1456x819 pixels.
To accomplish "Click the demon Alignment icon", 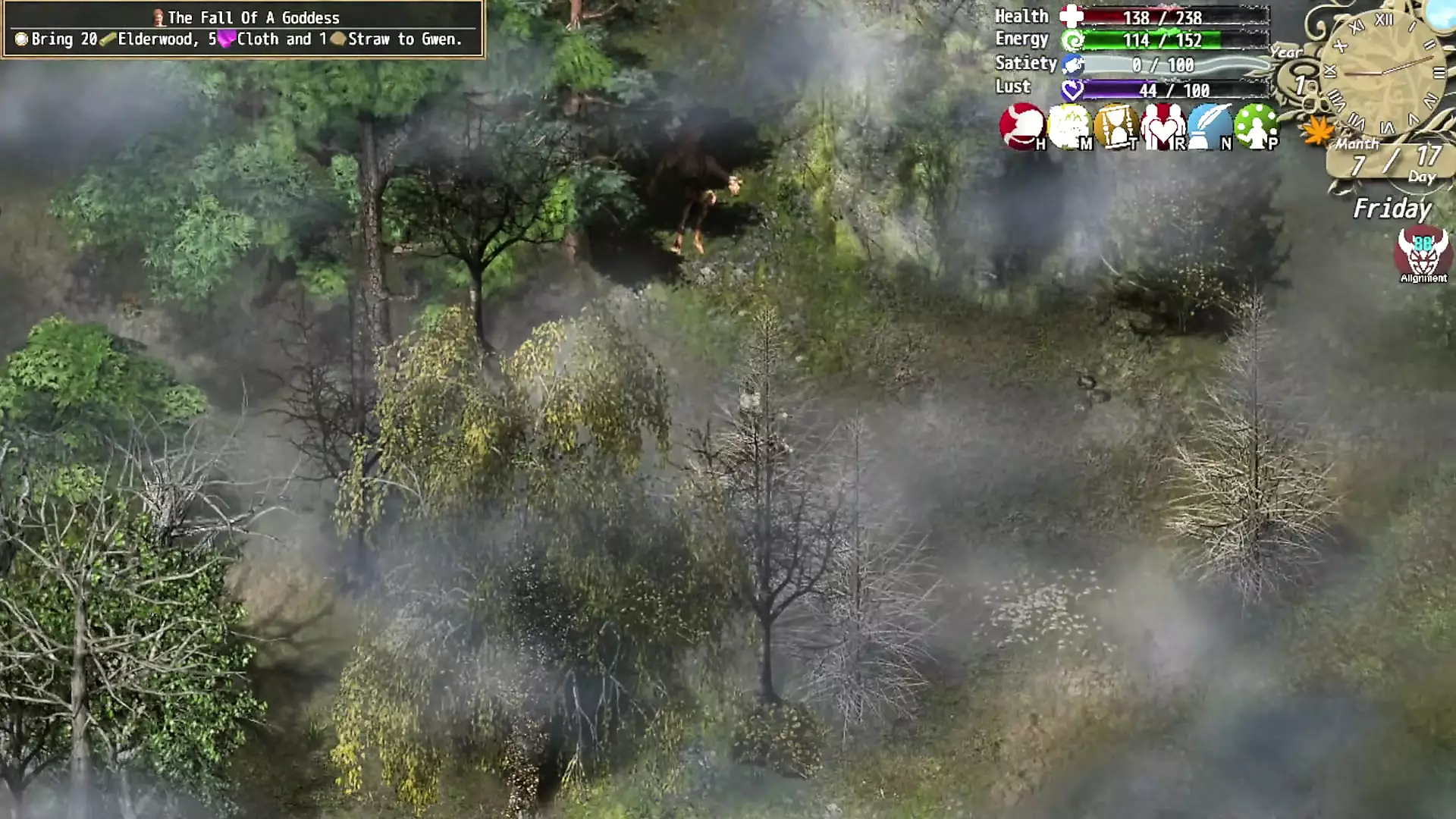I will point(1423,254).
